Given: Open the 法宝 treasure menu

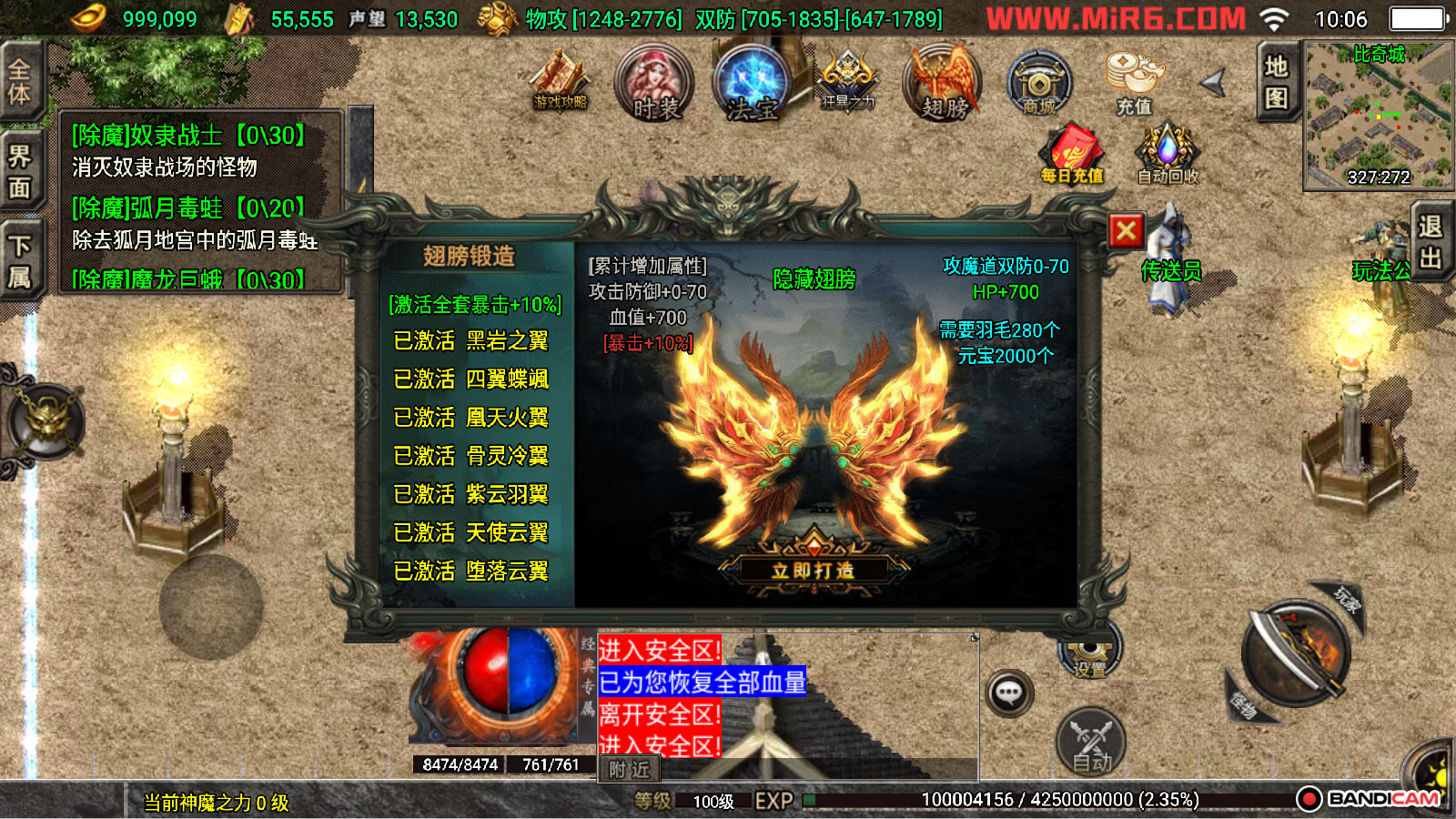Looking at the screenshot, I should 752,84.
